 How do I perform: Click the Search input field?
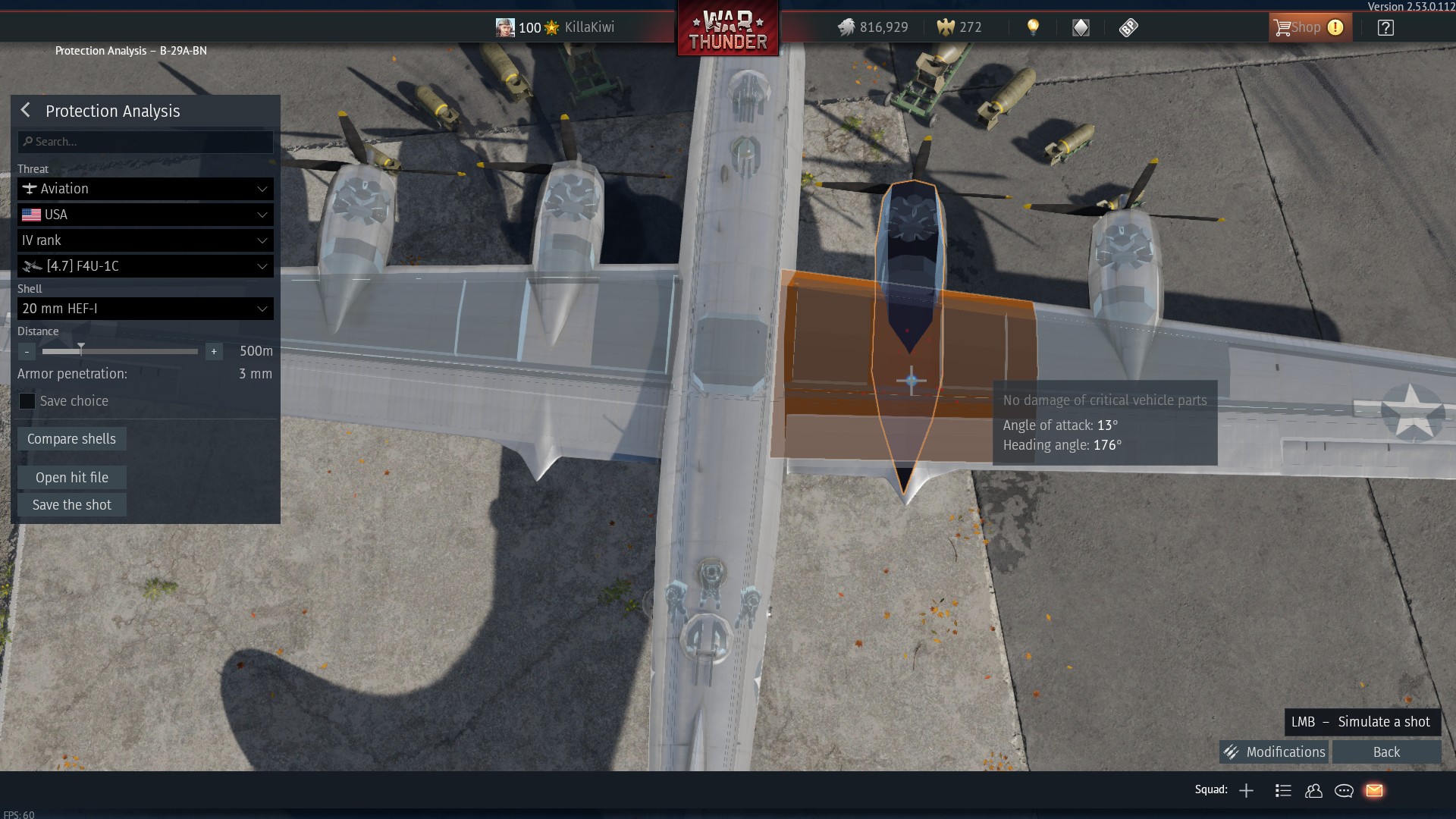(x=146, y=142)
